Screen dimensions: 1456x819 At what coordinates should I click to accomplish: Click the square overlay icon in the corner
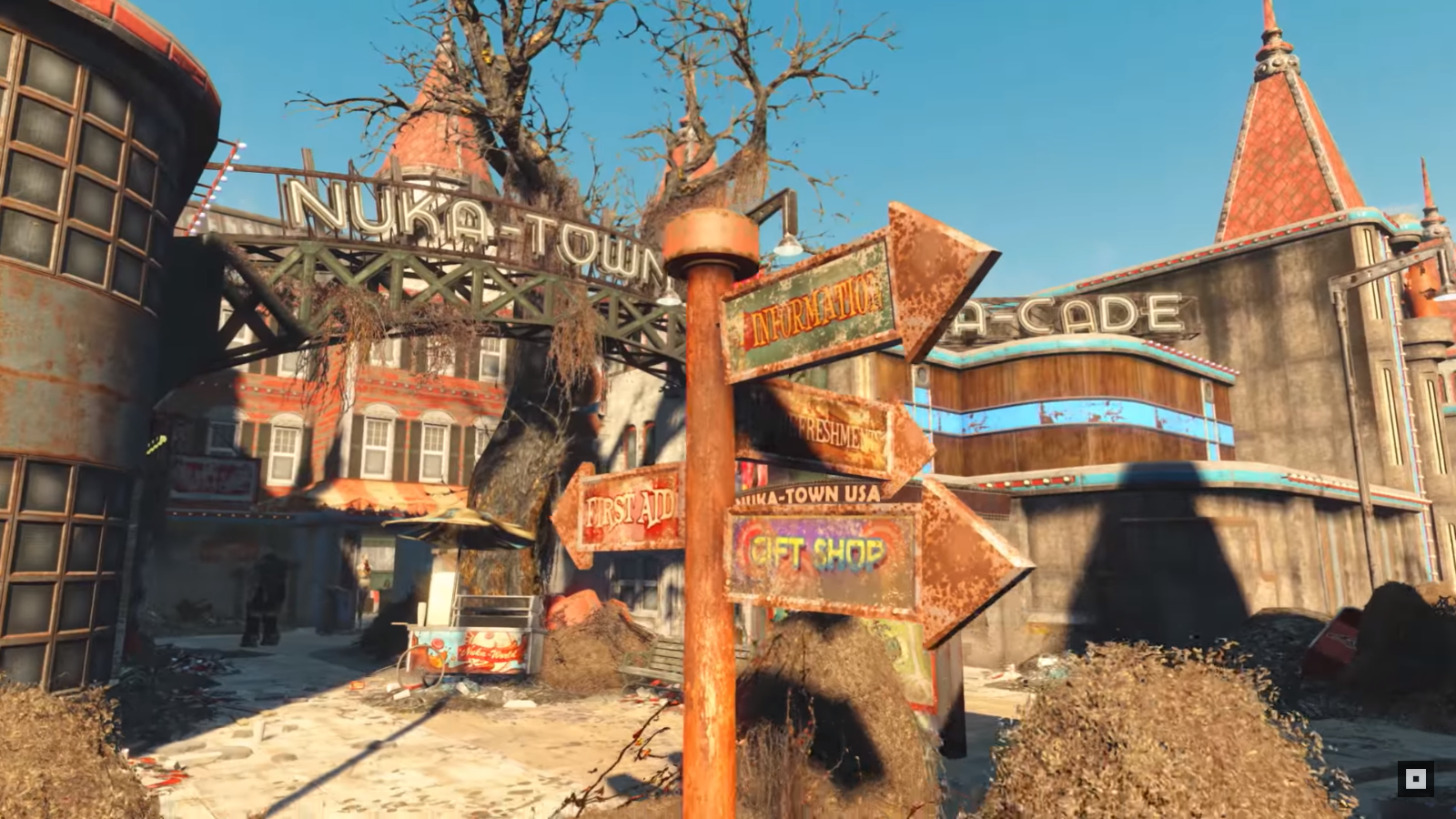click(x=1415, y=779)
